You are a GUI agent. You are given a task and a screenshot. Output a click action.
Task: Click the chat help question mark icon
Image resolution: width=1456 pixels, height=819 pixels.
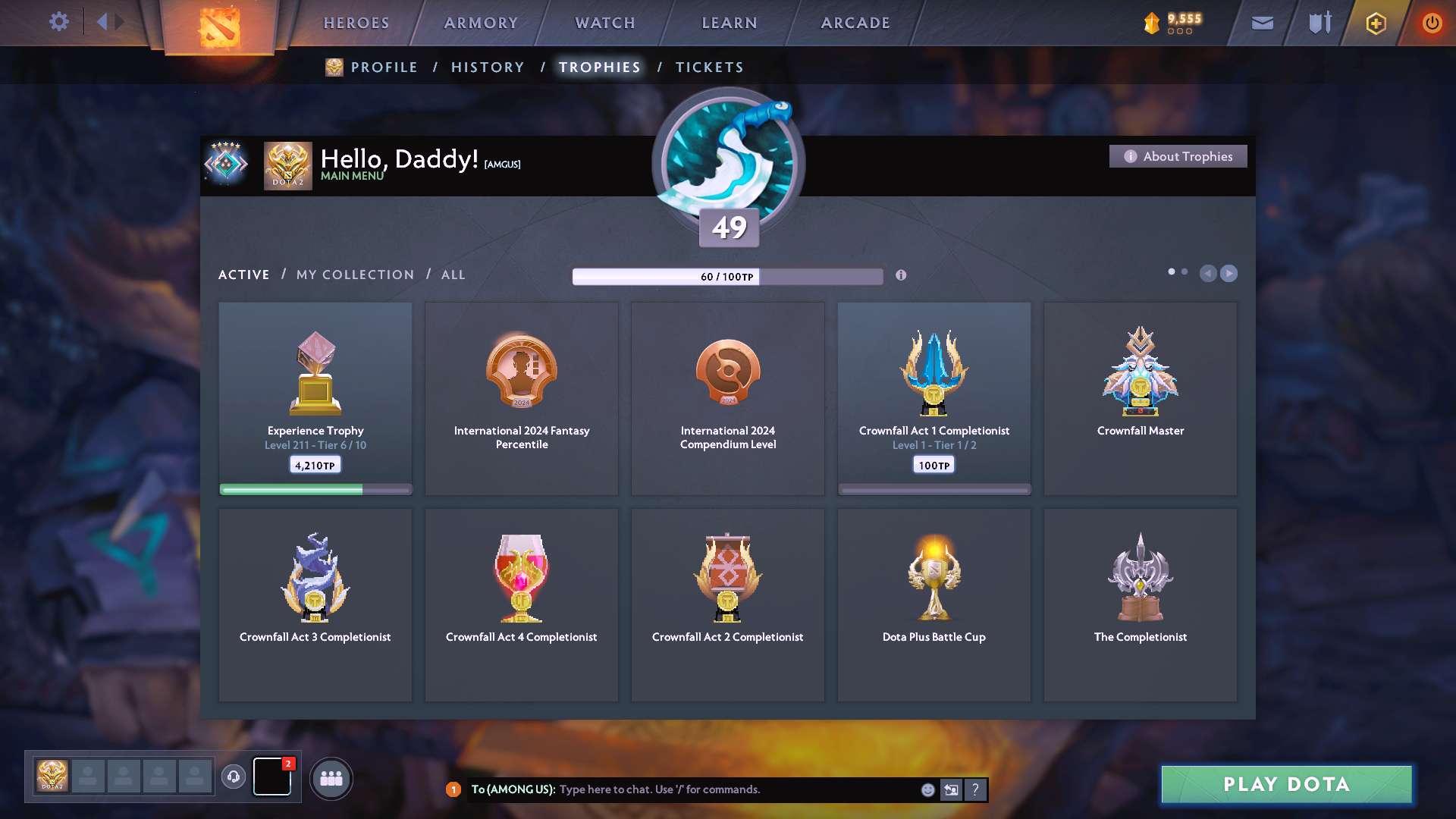976,789
